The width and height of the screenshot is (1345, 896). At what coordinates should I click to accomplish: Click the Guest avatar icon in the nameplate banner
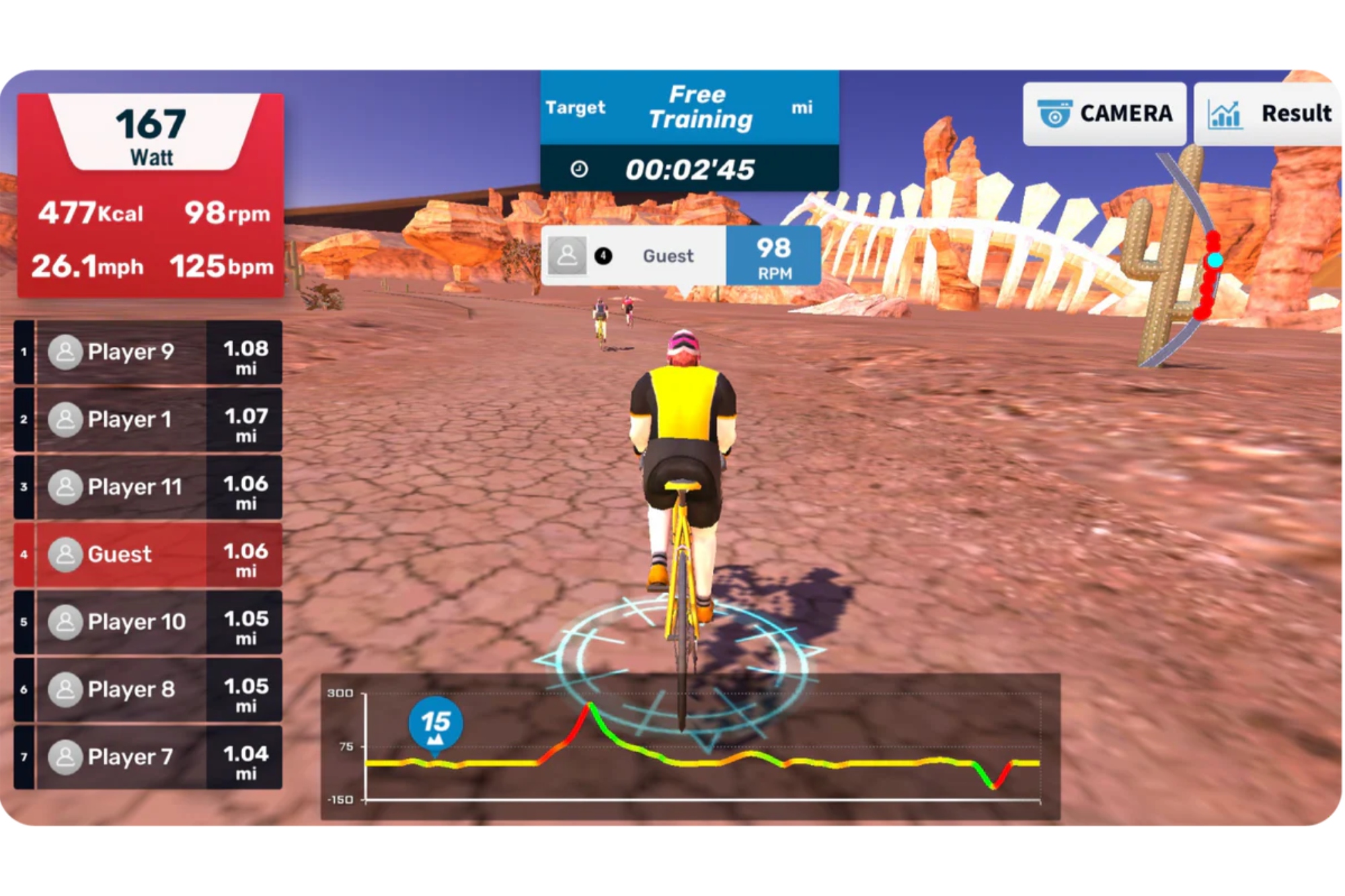568,255
